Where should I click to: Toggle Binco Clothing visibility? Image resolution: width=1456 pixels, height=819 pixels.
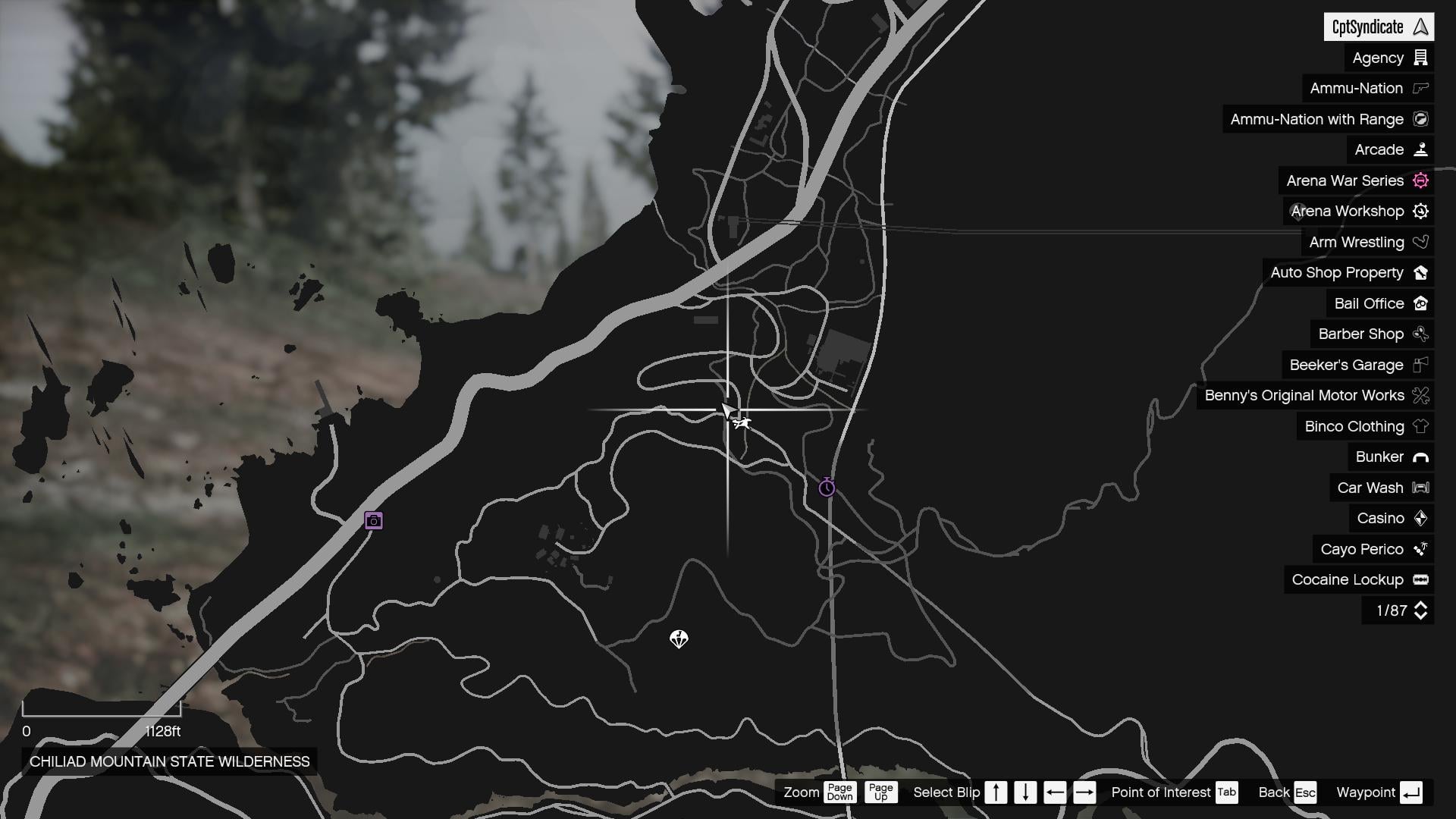1420,426
